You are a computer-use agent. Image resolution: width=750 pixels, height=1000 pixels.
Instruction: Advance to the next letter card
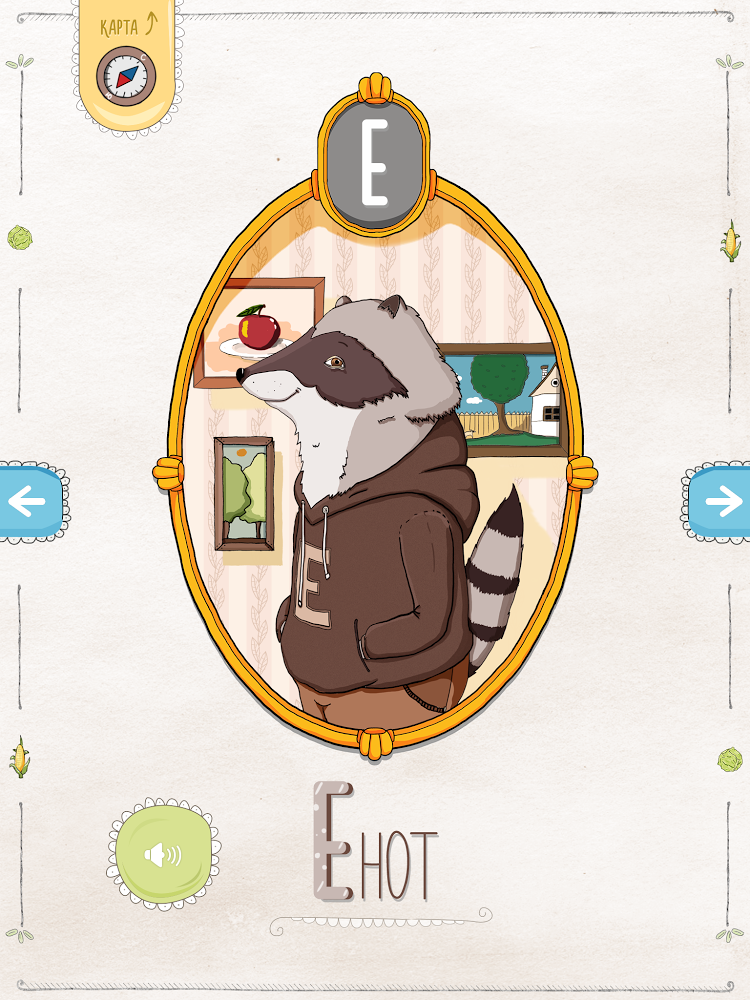pyautogui.click(x=720, y=501)
